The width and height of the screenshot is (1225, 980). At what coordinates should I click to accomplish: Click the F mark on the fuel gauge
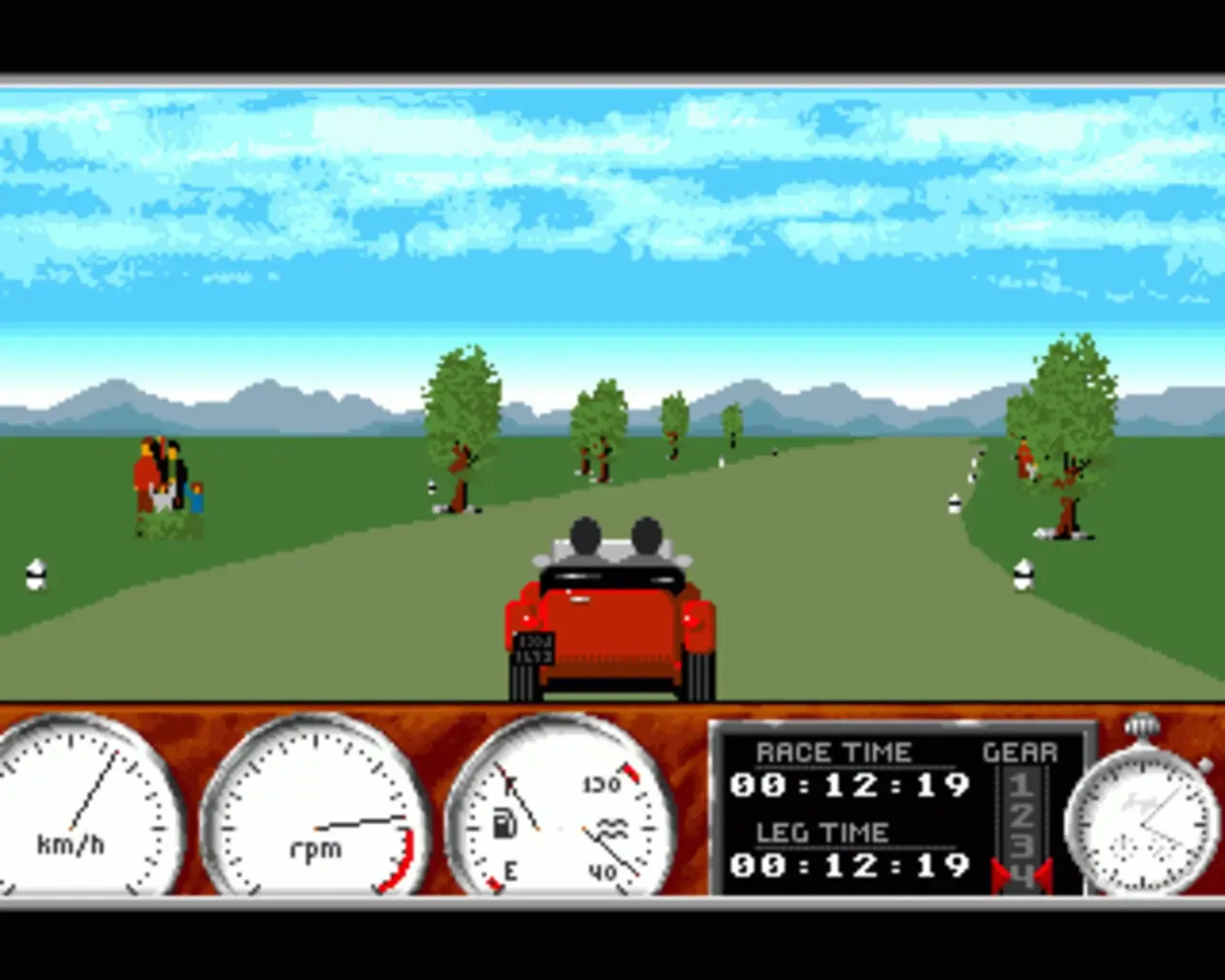(x=511, y=784)
